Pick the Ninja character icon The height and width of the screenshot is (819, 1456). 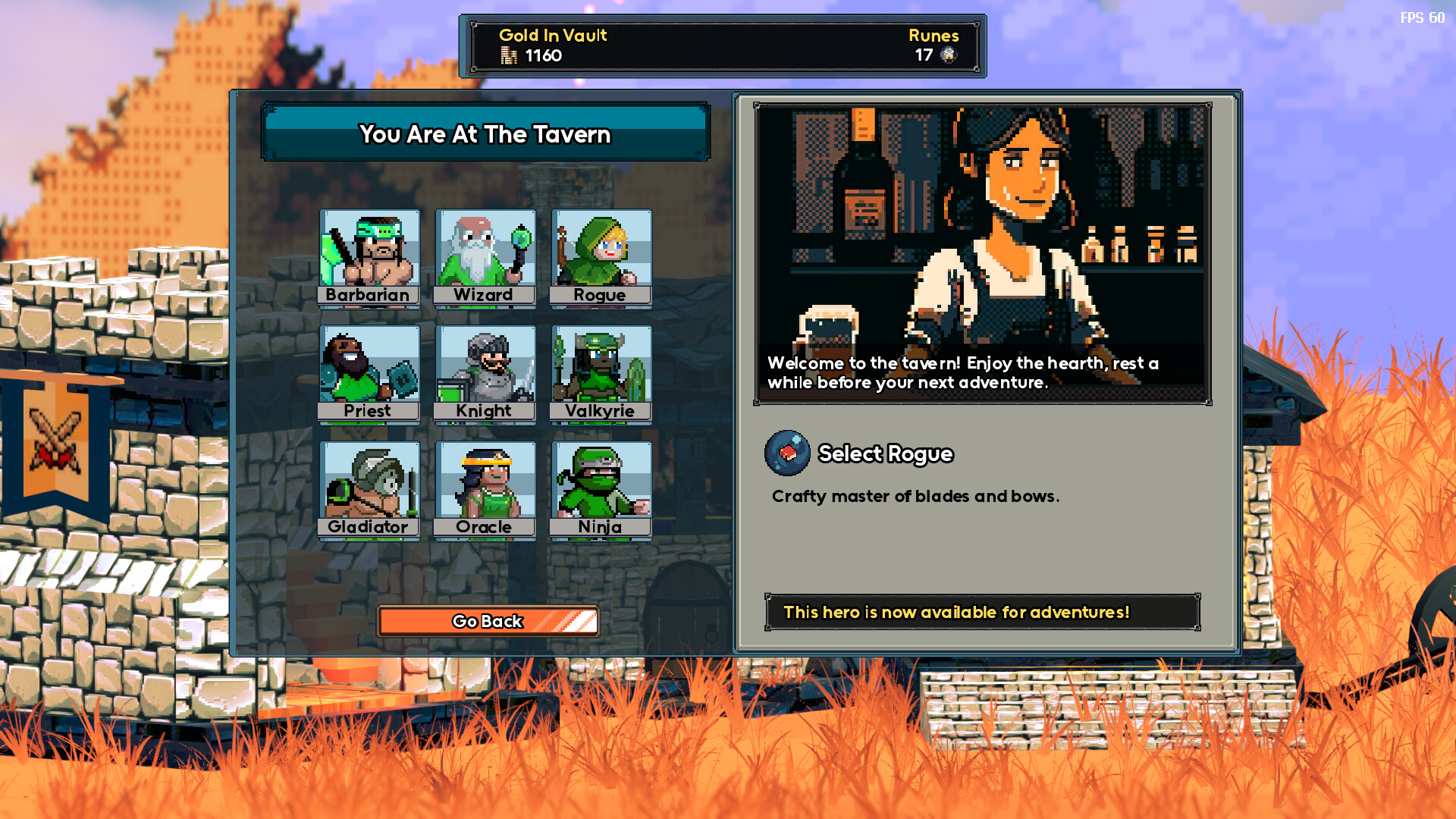point(601,484)
